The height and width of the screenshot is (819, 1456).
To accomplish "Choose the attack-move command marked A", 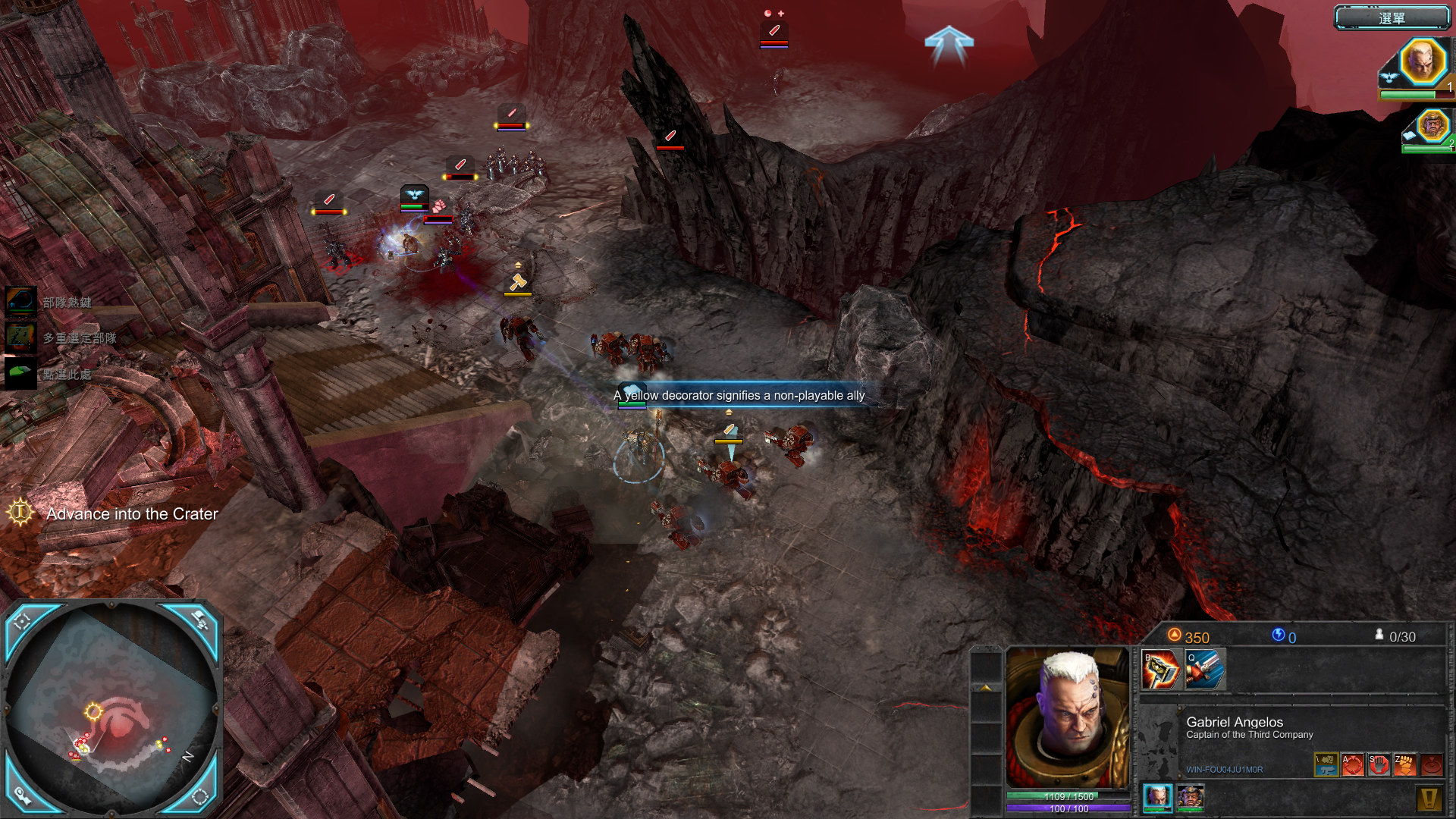I will point(1353,764).
